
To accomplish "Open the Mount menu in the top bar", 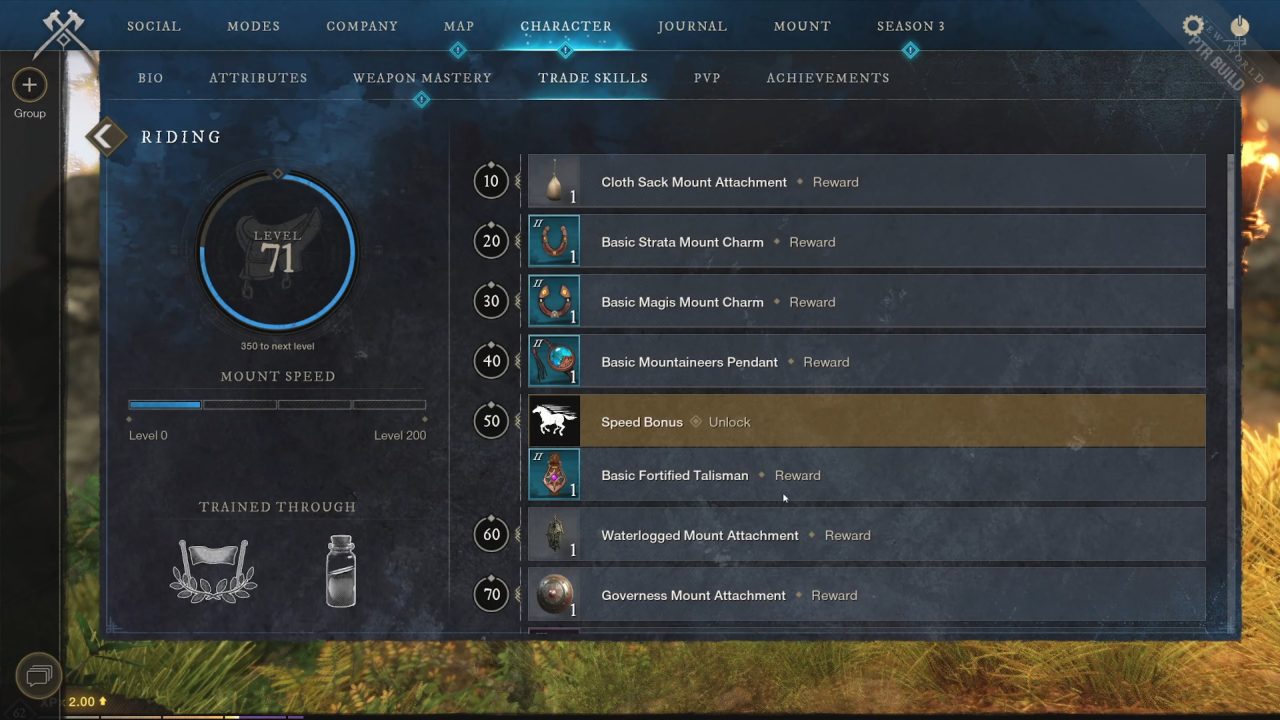I will [801, 26].
